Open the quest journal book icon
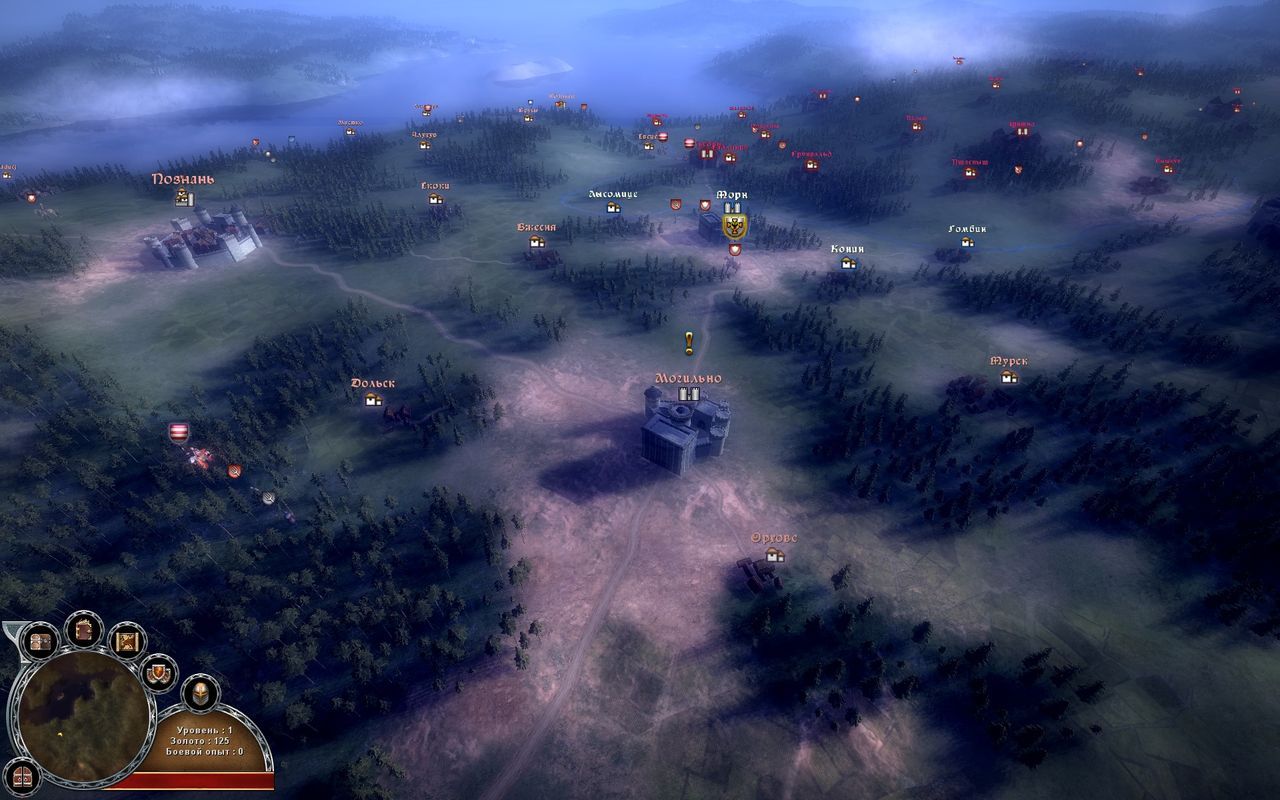The height and width of the screenshot is (800, 1280). point(82,632)
